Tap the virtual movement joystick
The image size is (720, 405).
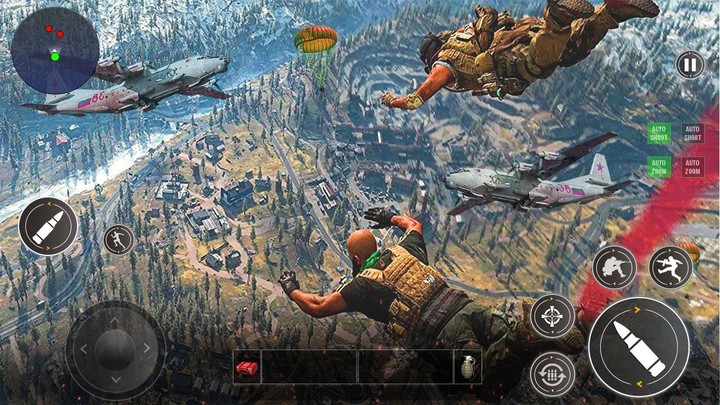point(115,350)
